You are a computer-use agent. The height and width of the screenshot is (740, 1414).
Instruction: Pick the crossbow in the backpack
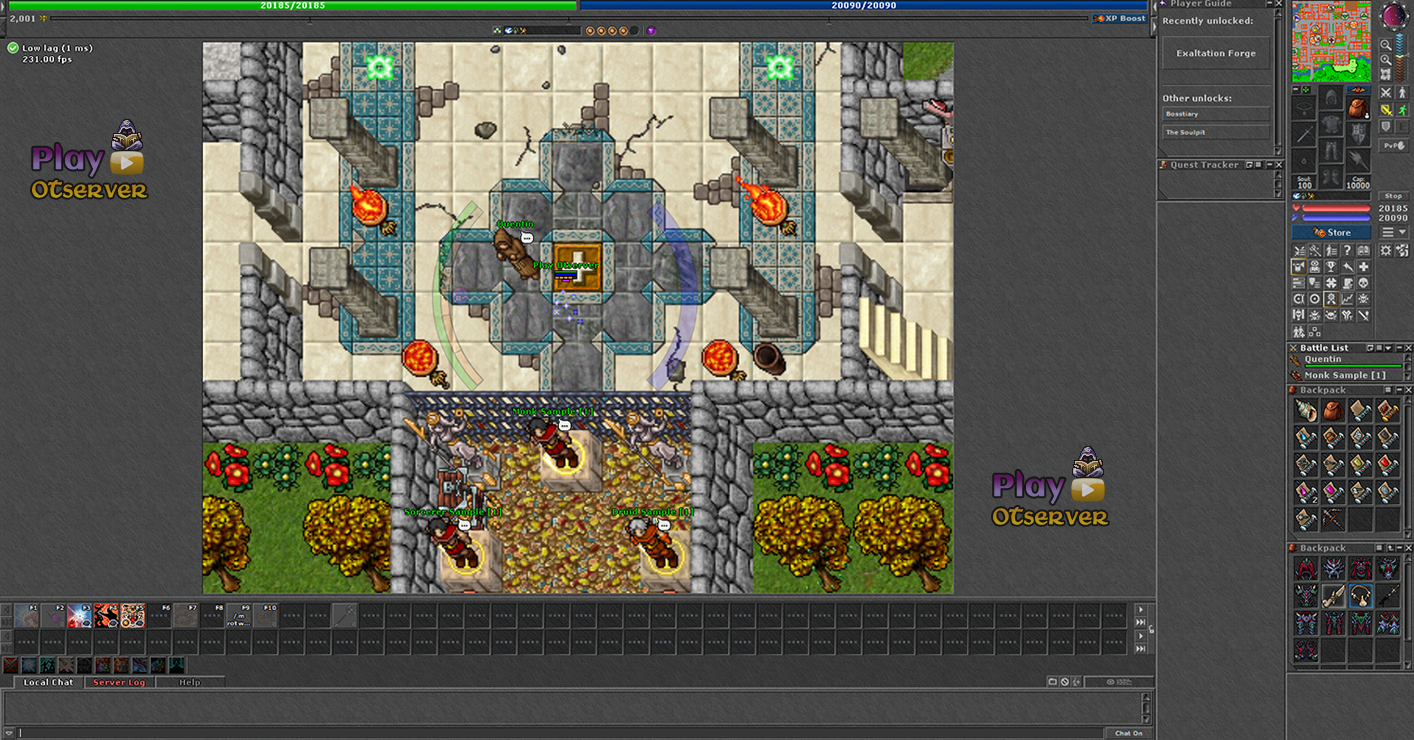tap(1332, 519)
